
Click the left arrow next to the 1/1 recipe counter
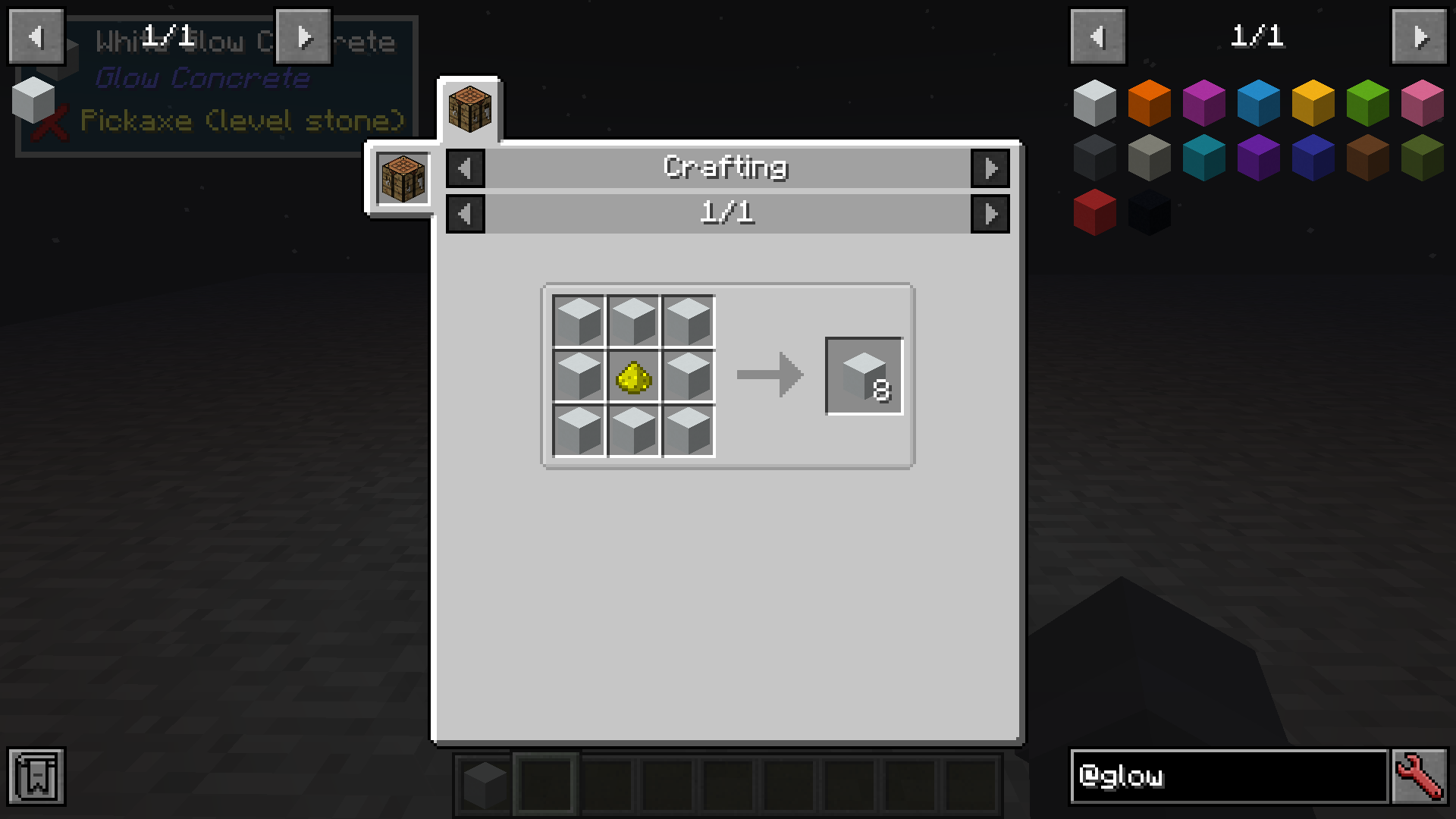click(466, 214)
